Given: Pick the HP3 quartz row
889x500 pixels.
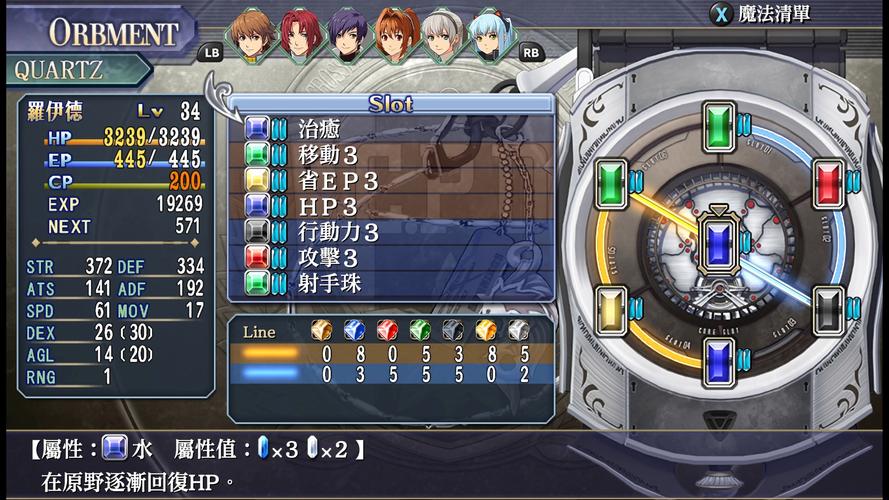Looking at the screenshot, I should tap(390, 206).
